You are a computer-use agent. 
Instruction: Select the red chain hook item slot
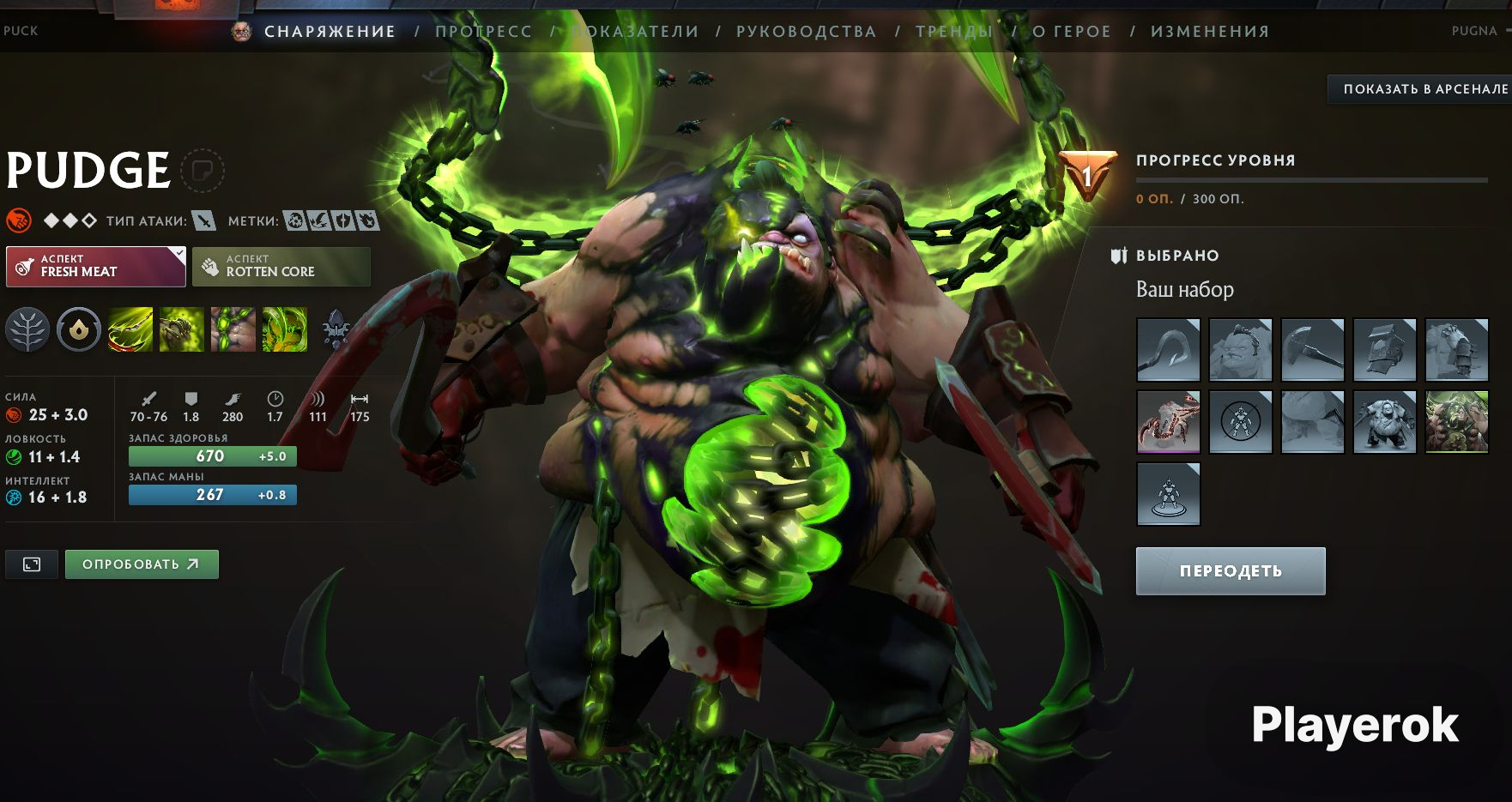pyautogui.click(x=1168, y=421)
